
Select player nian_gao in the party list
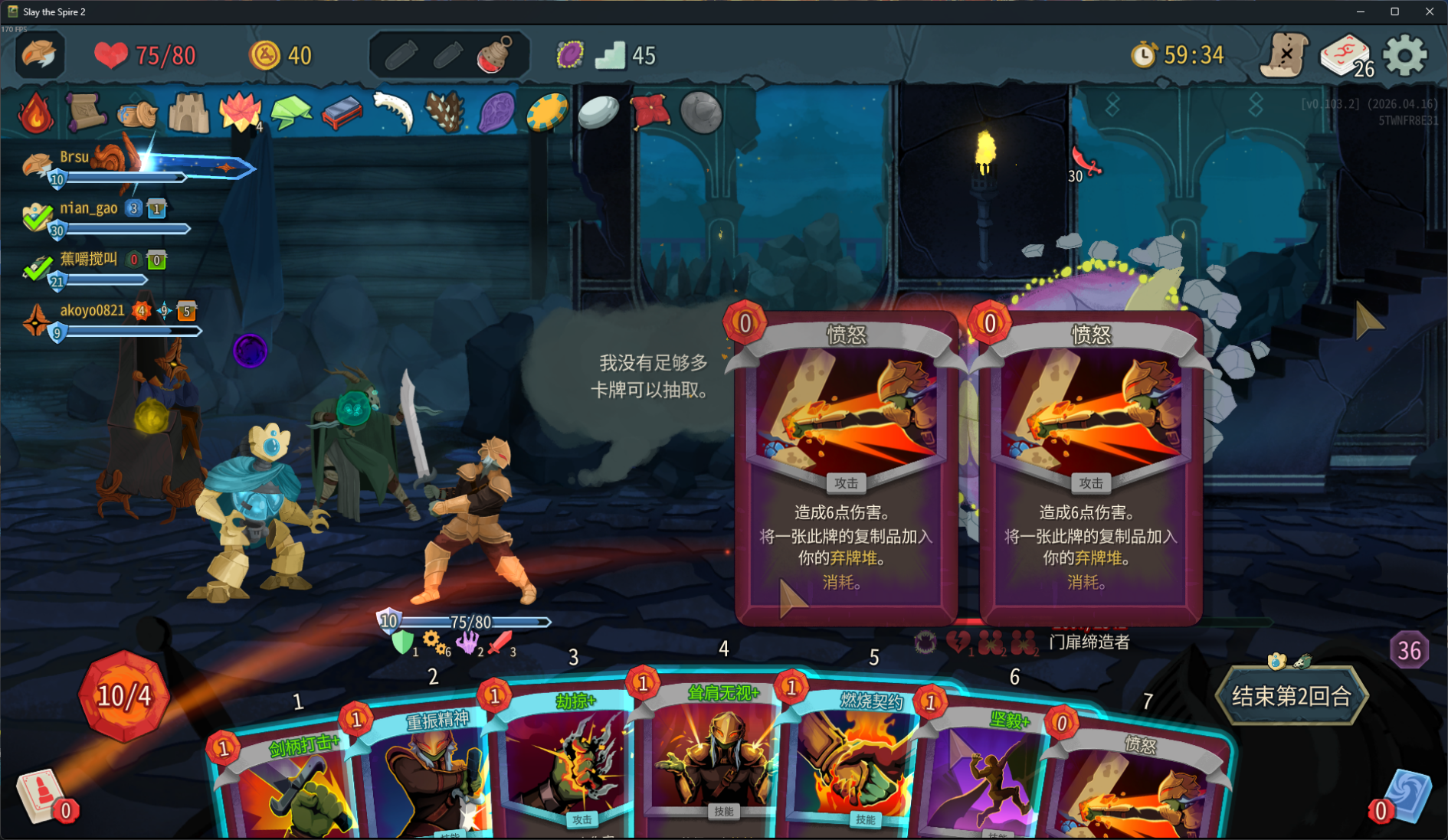point(89,208)
